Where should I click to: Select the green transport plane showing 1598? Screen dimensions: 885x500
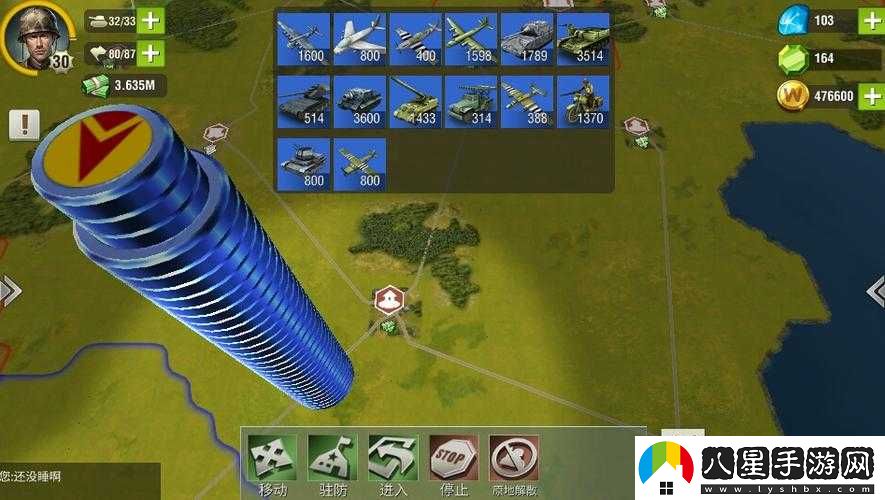point(472,39)
